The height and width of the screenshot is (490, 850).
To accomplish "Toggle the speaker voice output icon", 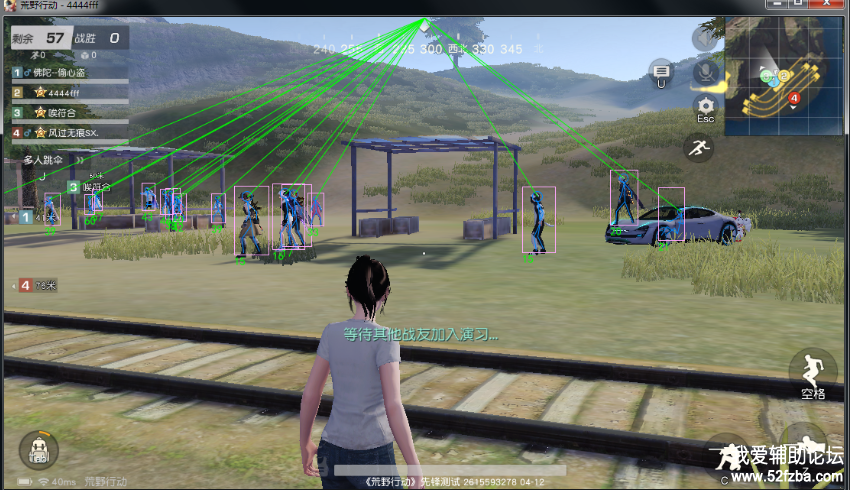I will pos(705,38).
